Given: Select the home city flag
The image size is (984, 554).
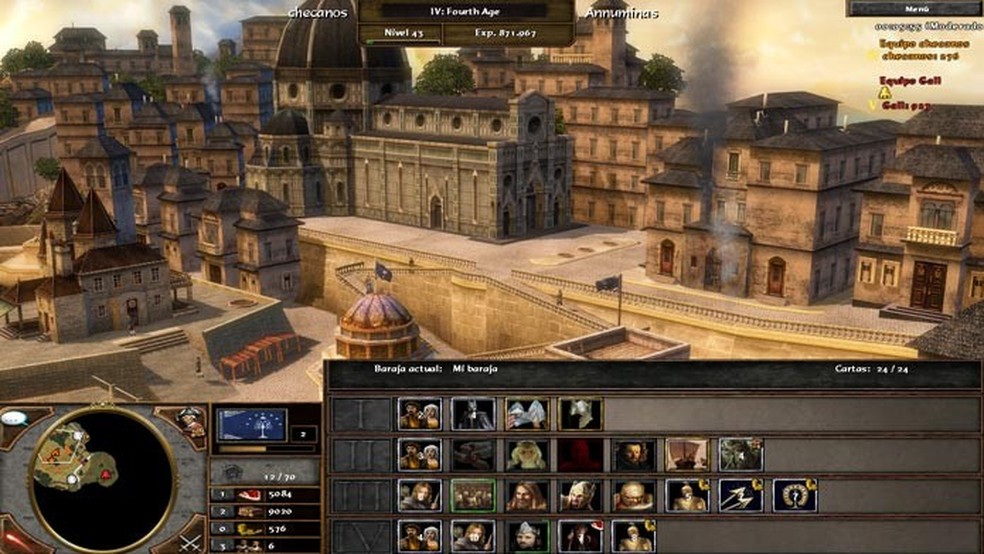Looking at the screenshot, I should pyautogui.click(x=252, y=425).
